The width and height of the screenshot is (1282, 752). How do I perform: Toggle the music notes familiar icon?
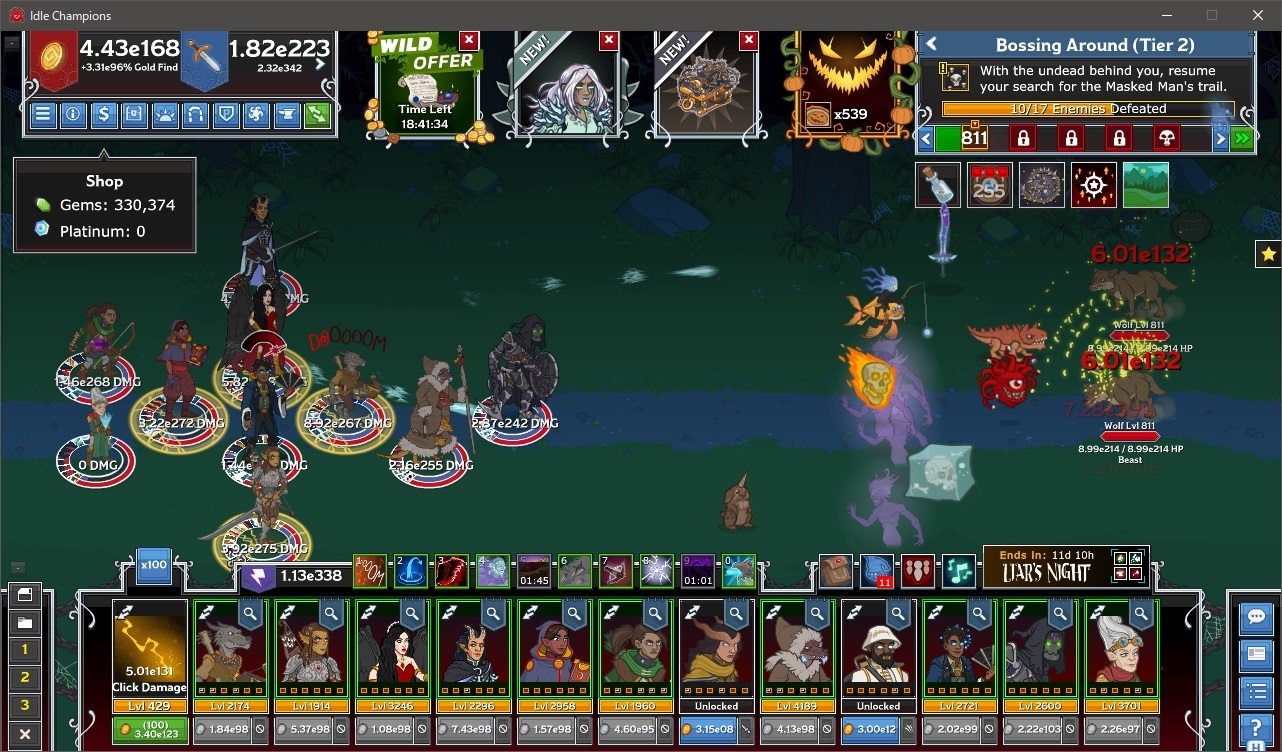tap(958, 571)
